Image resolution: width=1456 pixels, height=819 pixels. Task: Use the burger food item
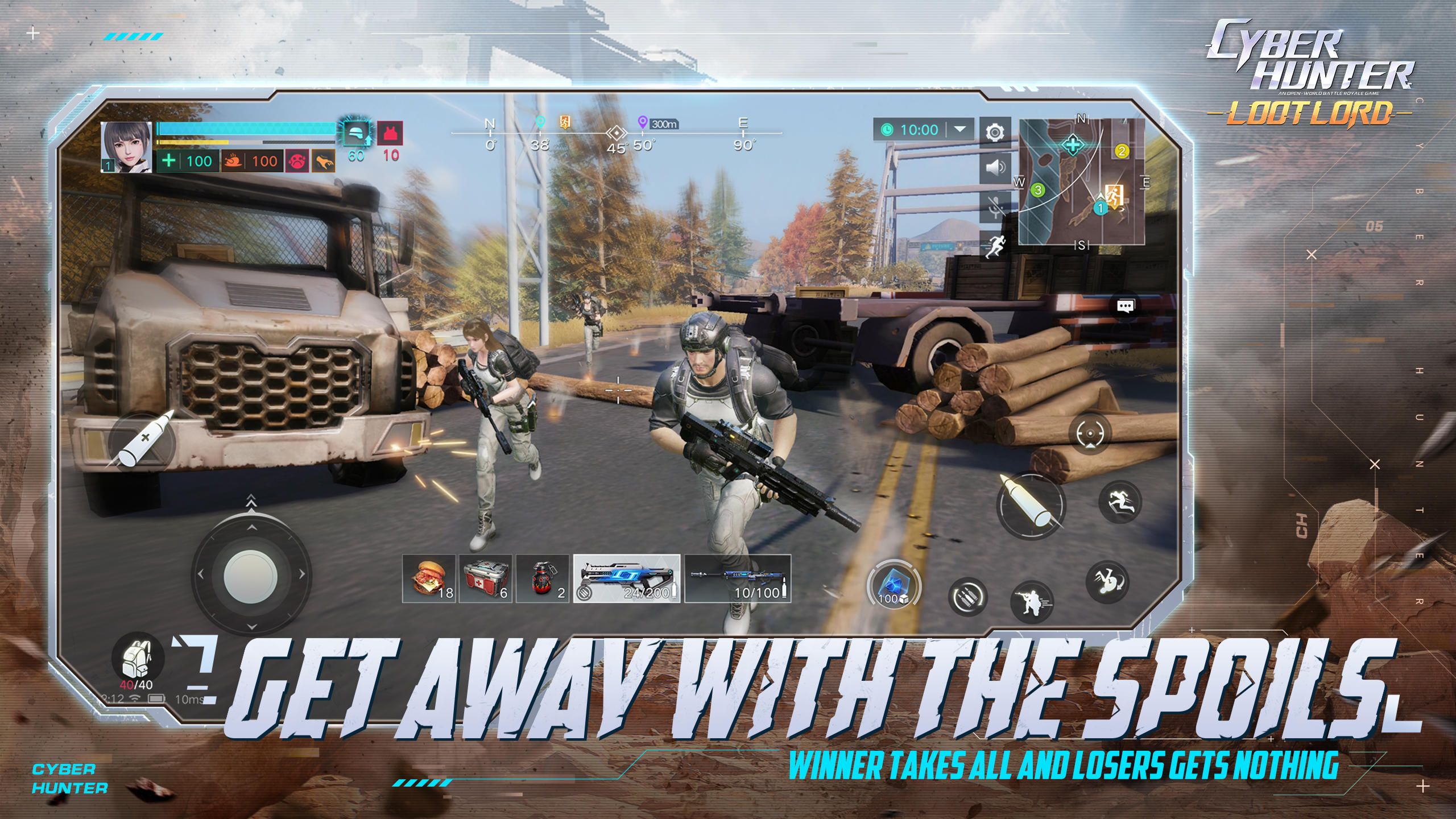[429, 580]
